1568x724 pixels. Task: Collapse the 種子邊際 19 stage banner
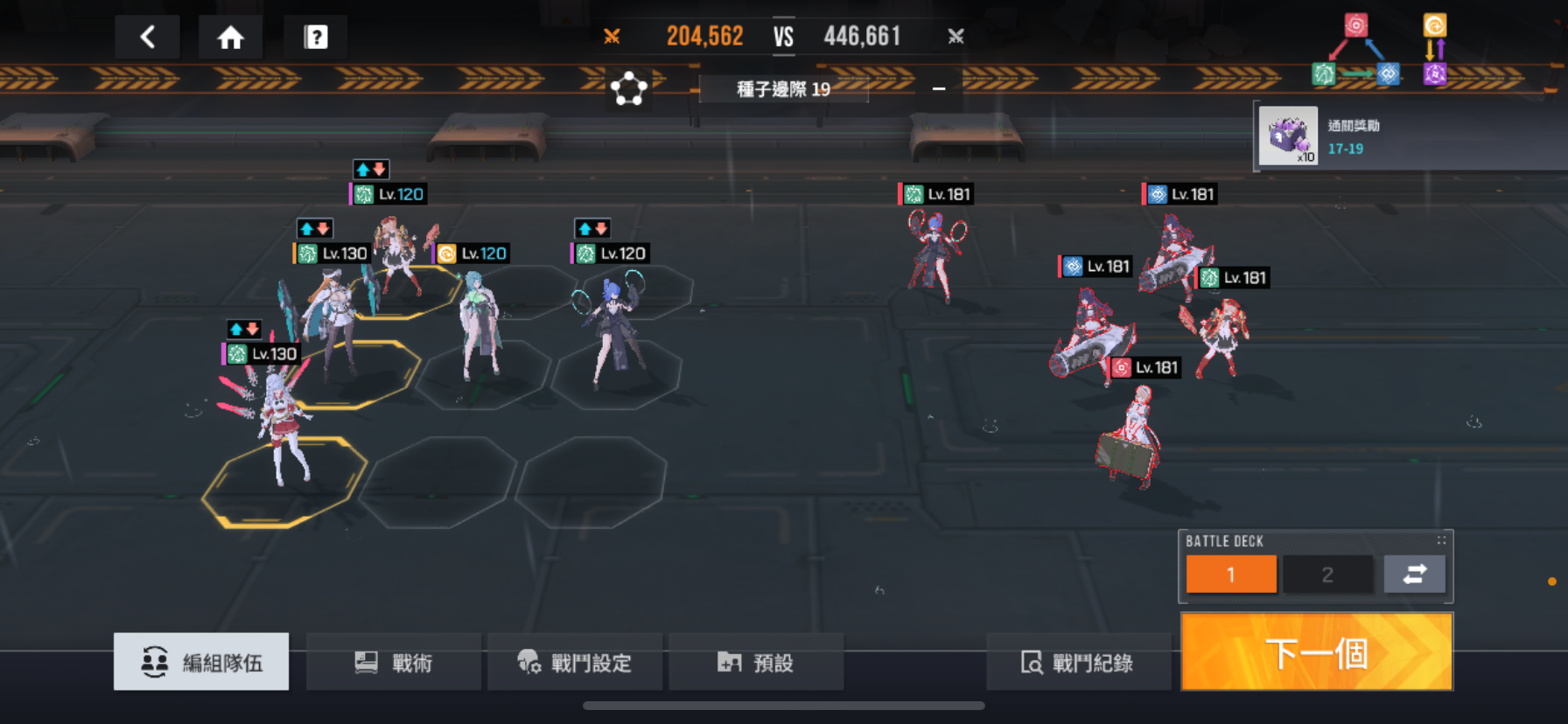(x=939, y=88)
